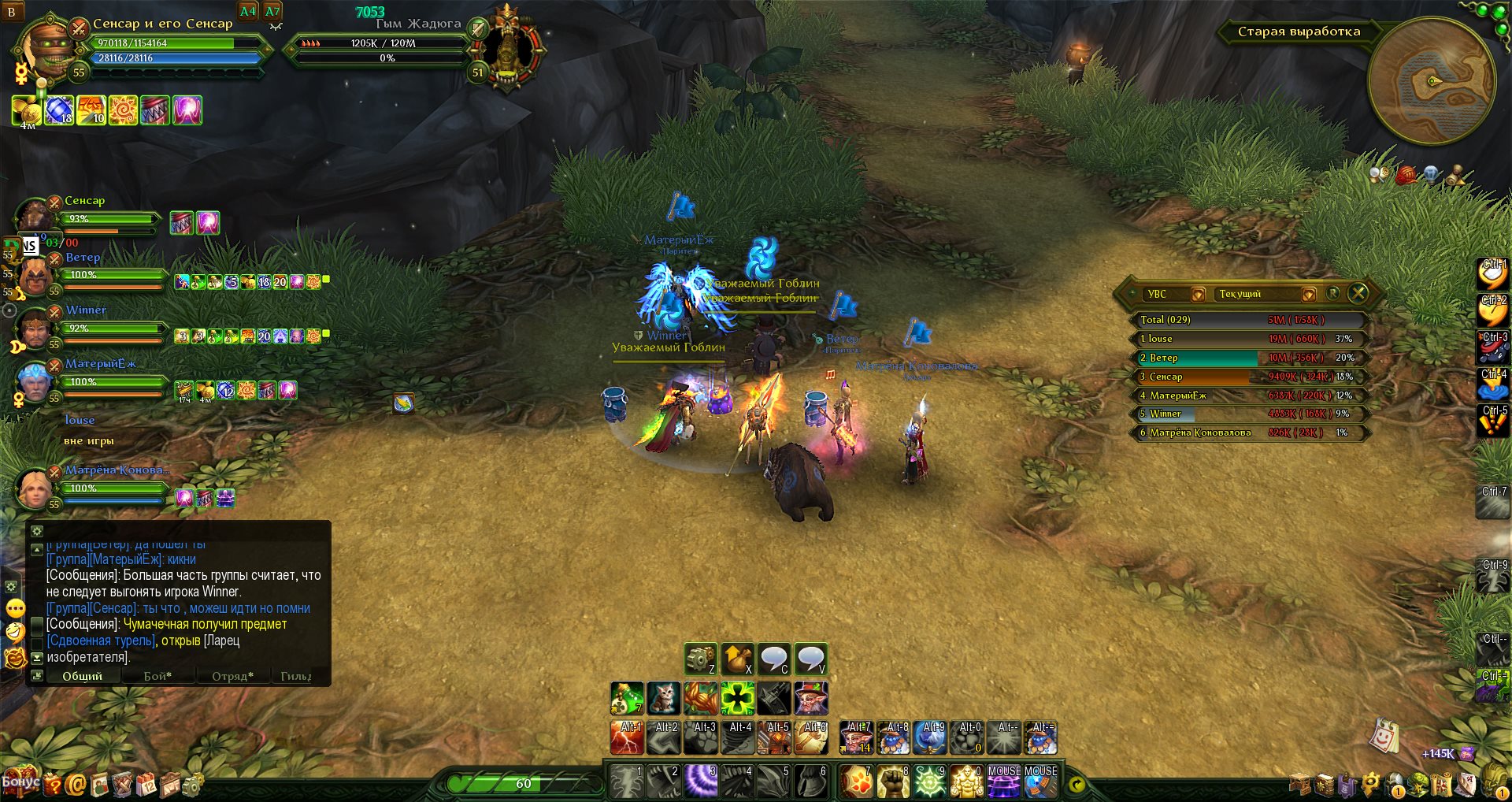The height and width of the screenshot is (802, 1512).
Task: Close the damage meter panel
Action: (x=1358, y=294)
